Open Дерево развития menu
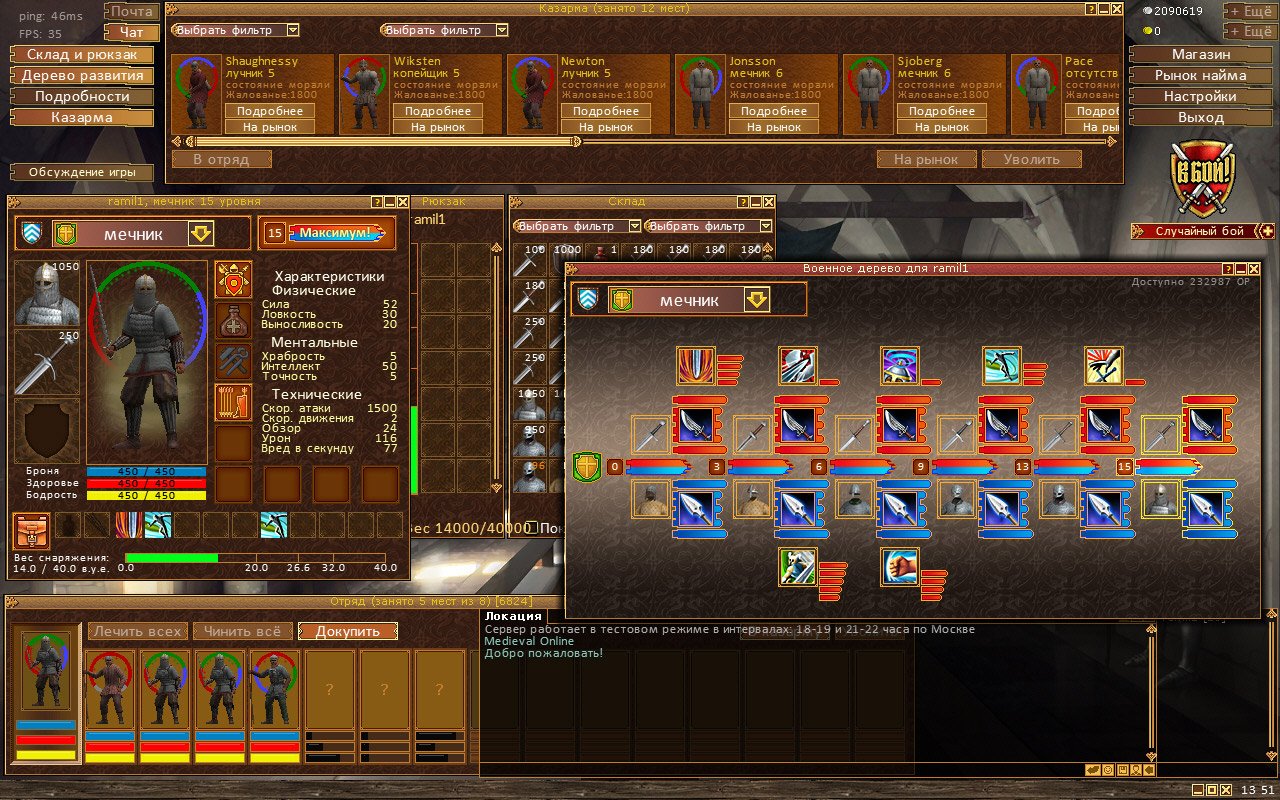The height and width of the screenshot is (800, 1280). coord(82,75)
